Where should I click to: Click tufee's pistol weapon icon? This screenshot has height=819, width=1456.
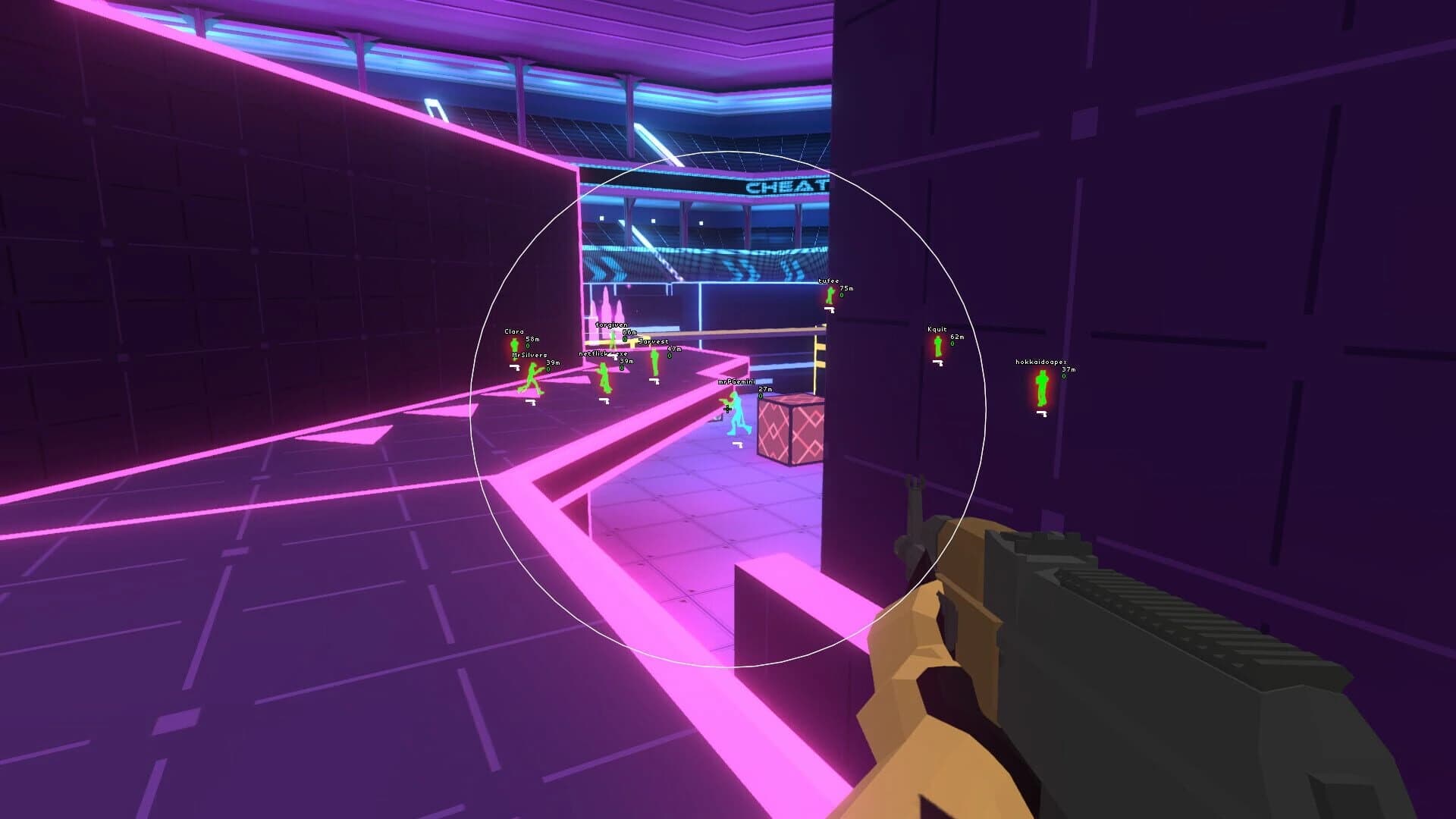tap(829, 309)
